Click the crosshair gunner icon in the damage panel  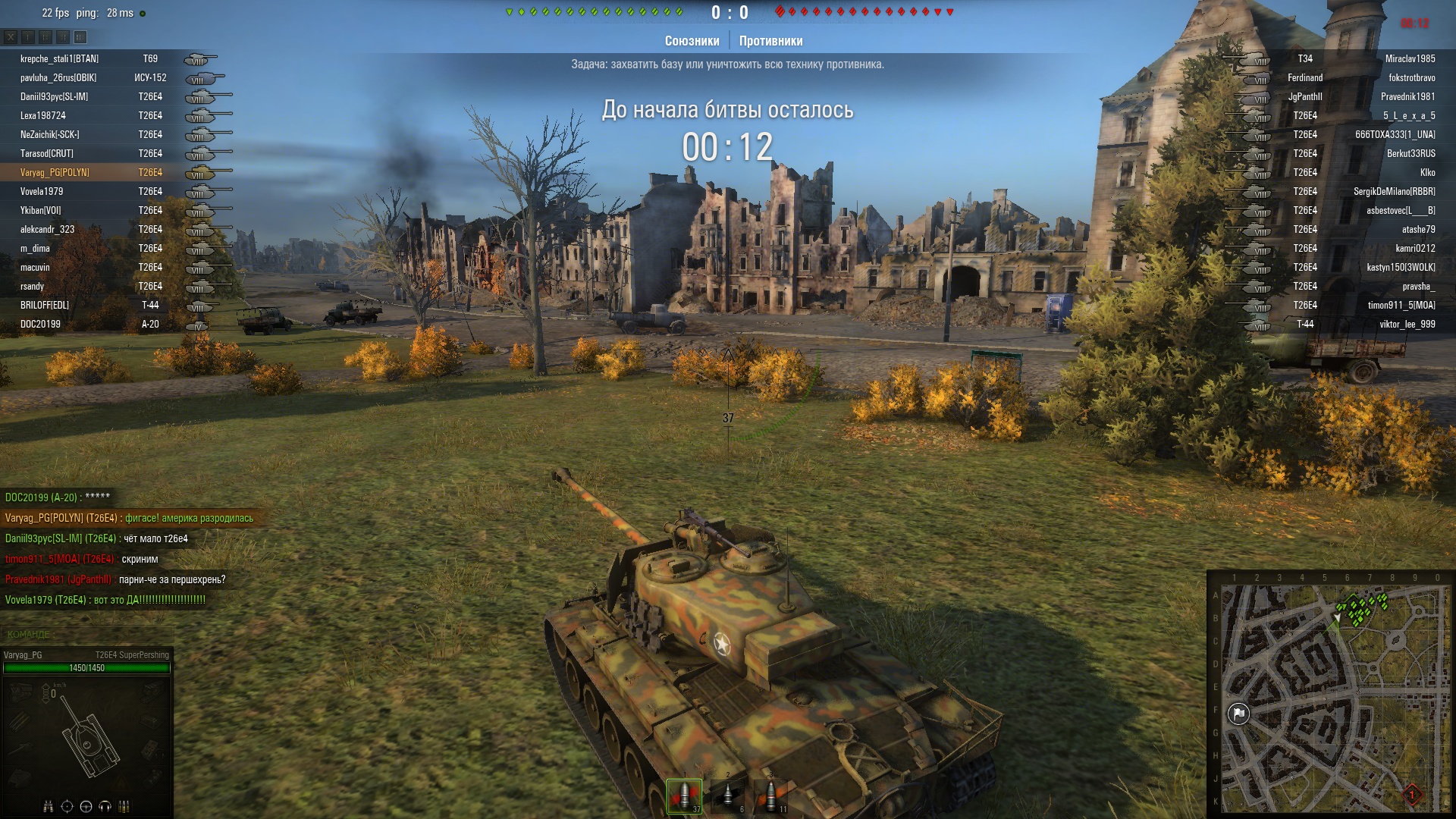[x=67, y=806]
